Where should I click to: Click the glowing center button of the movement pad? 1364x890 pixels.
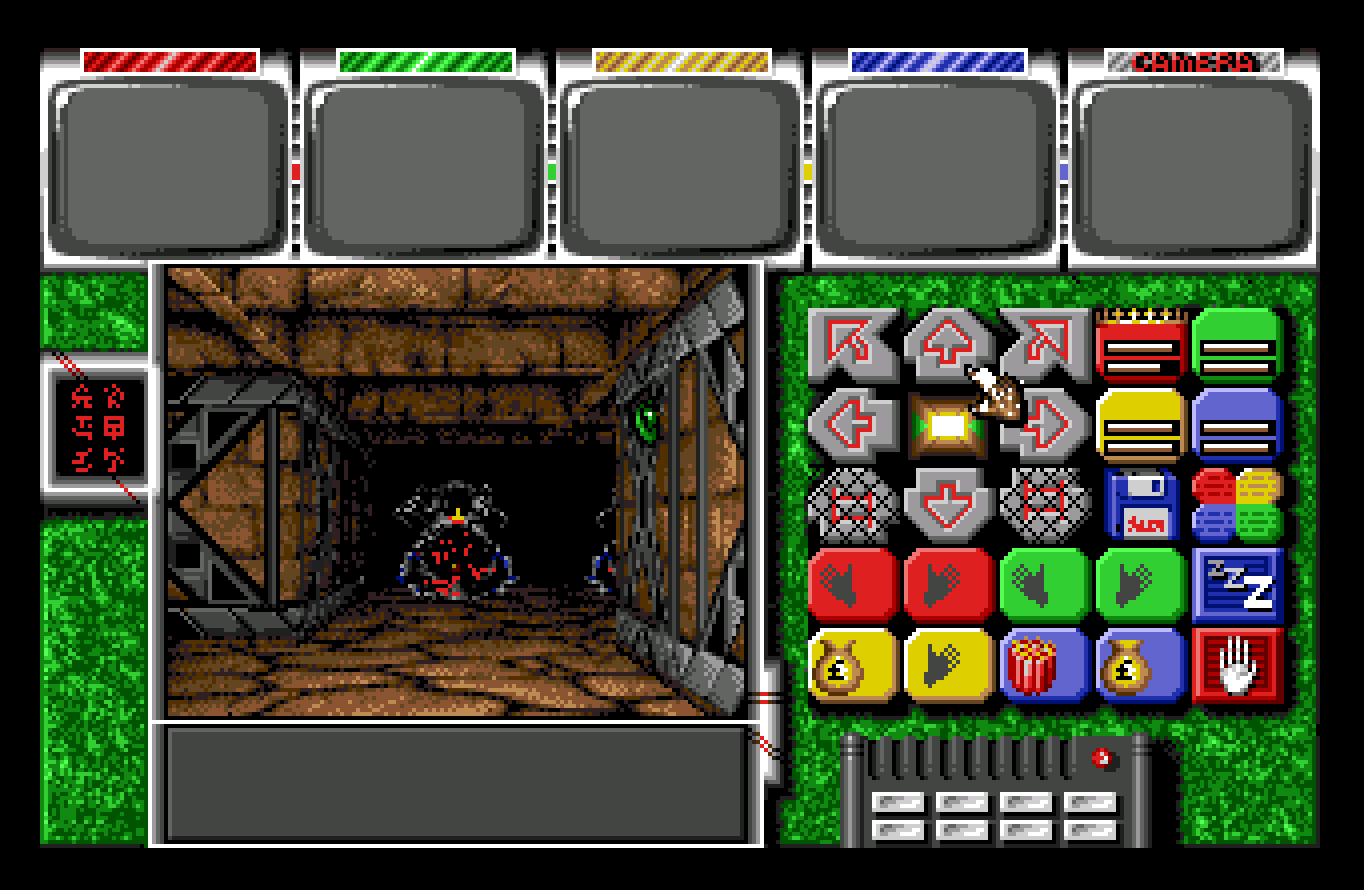point(946,424)
